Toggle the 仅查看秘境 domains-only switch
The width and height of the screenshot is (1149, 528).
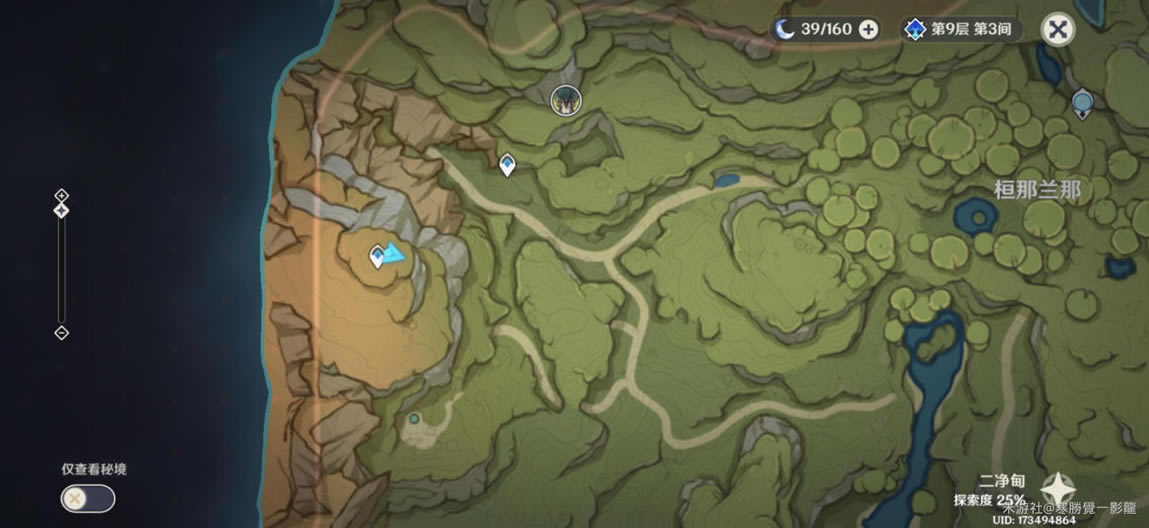coord(87,498)
